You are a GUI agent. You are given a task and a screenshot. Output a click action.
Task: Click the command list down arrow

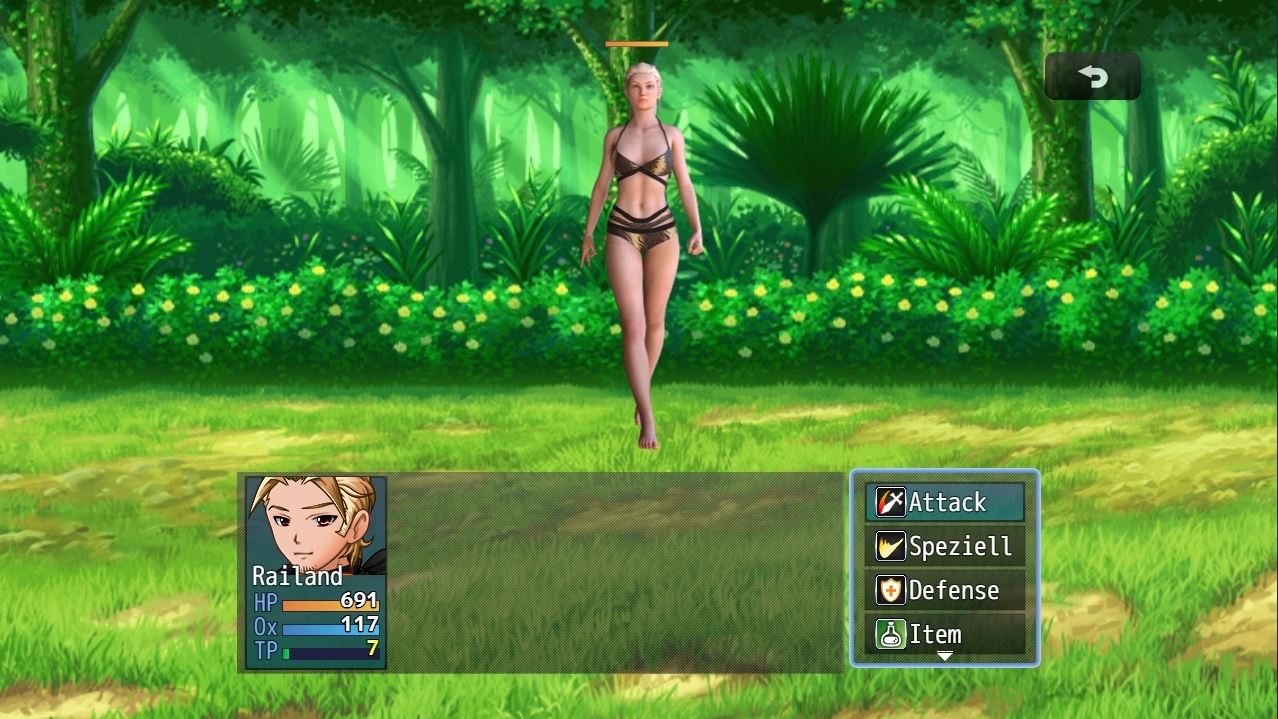(x=944, y=657)
